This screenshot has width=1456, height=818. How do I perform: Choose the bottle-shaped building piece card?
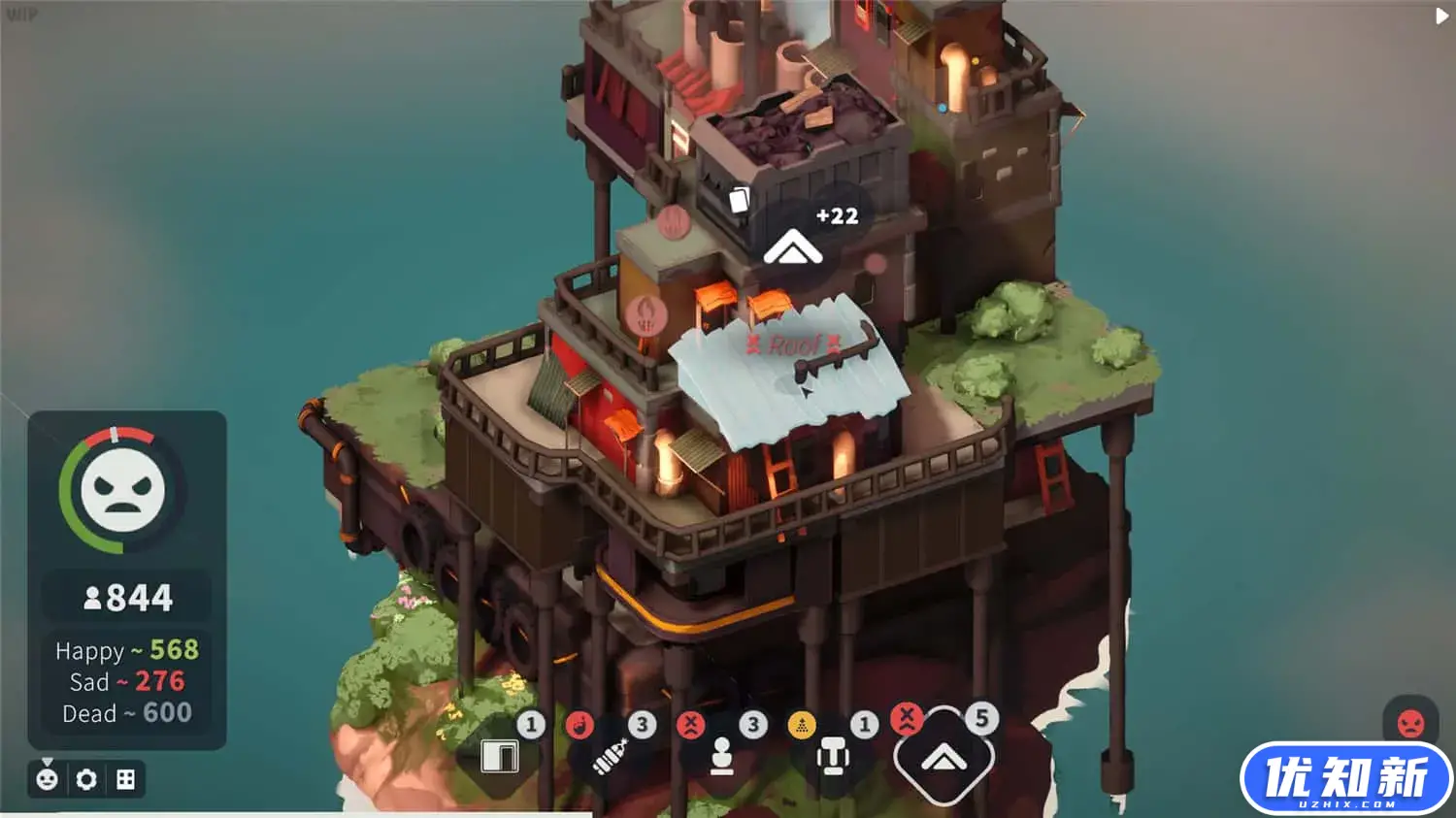click(x=610, y=758)
